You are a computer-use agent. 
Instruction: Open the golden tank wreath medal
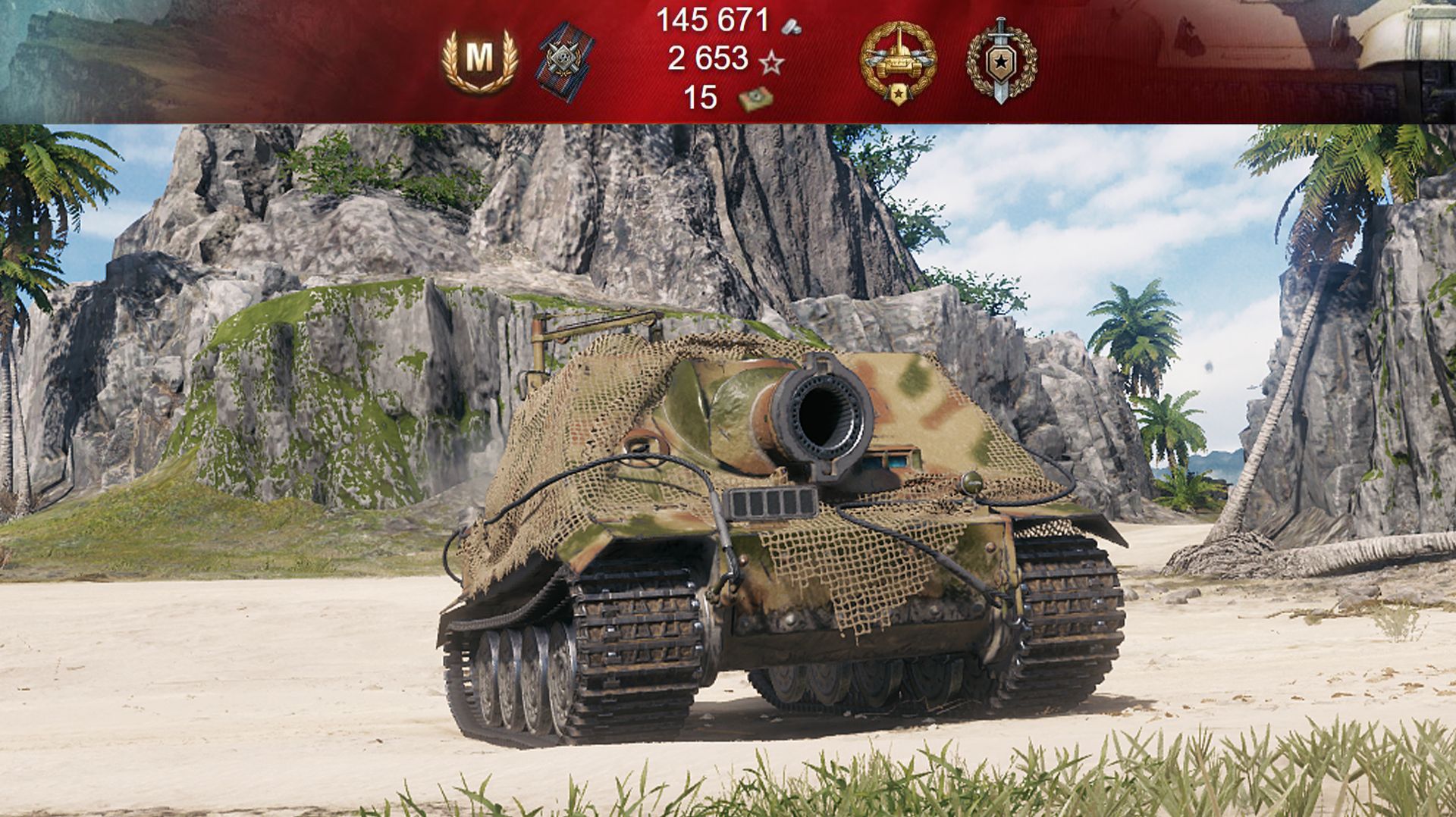point(898,61)
